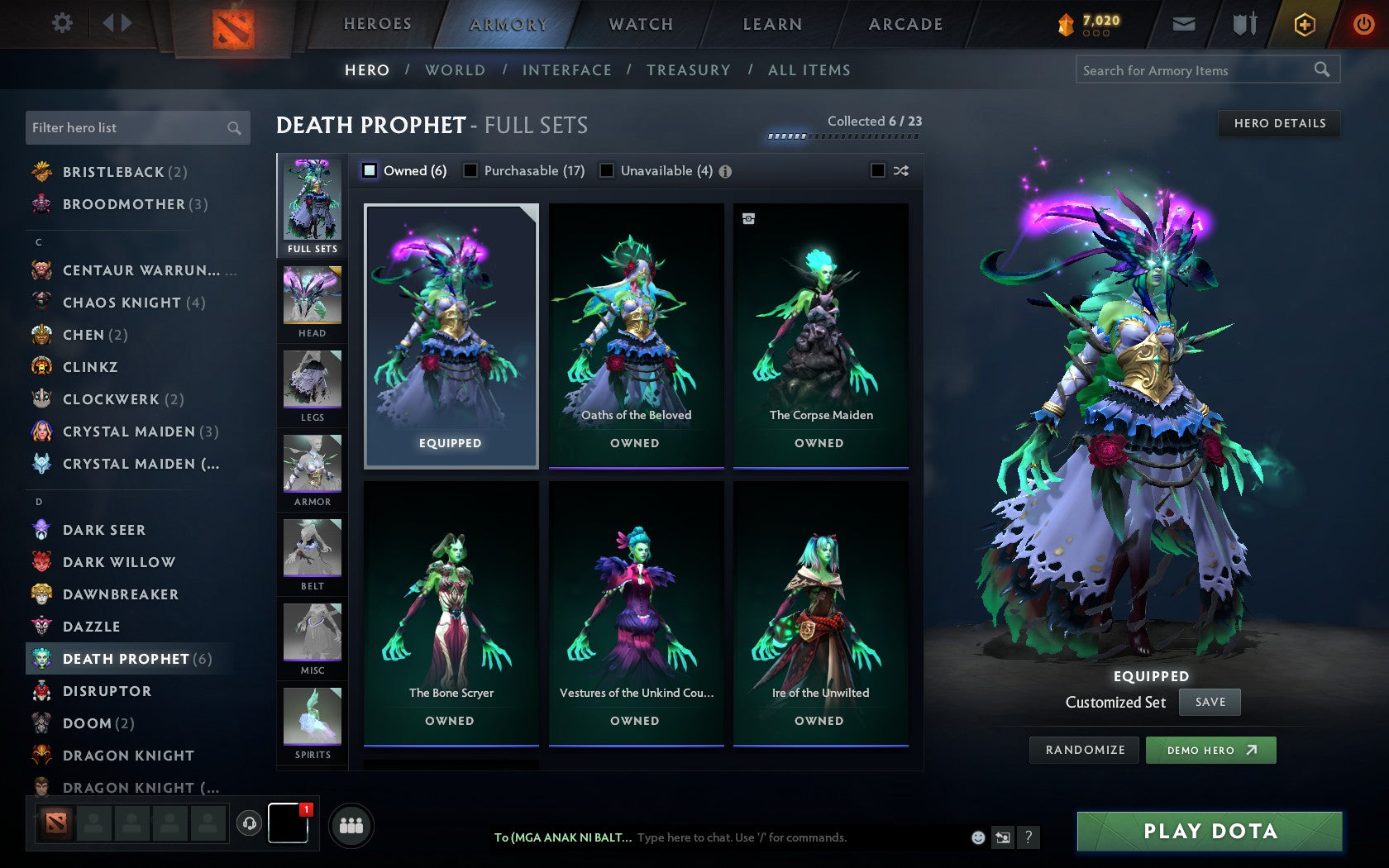Image resolution: width=1389 pixels, height=868 pixels.
Task: Select Death Prophet in the hero list
Action: [124, 659]
